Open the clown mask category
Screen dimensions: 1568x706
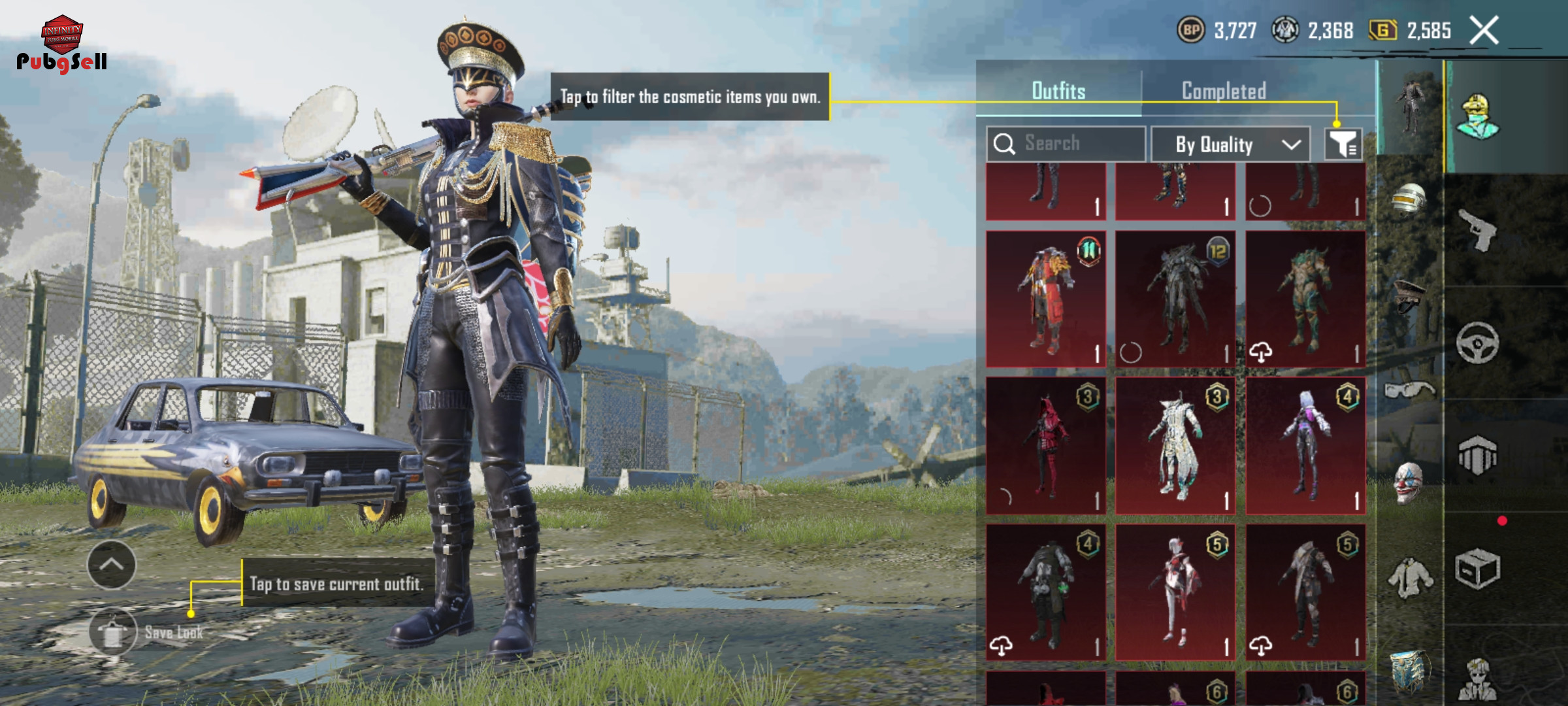click(1409, 482)
